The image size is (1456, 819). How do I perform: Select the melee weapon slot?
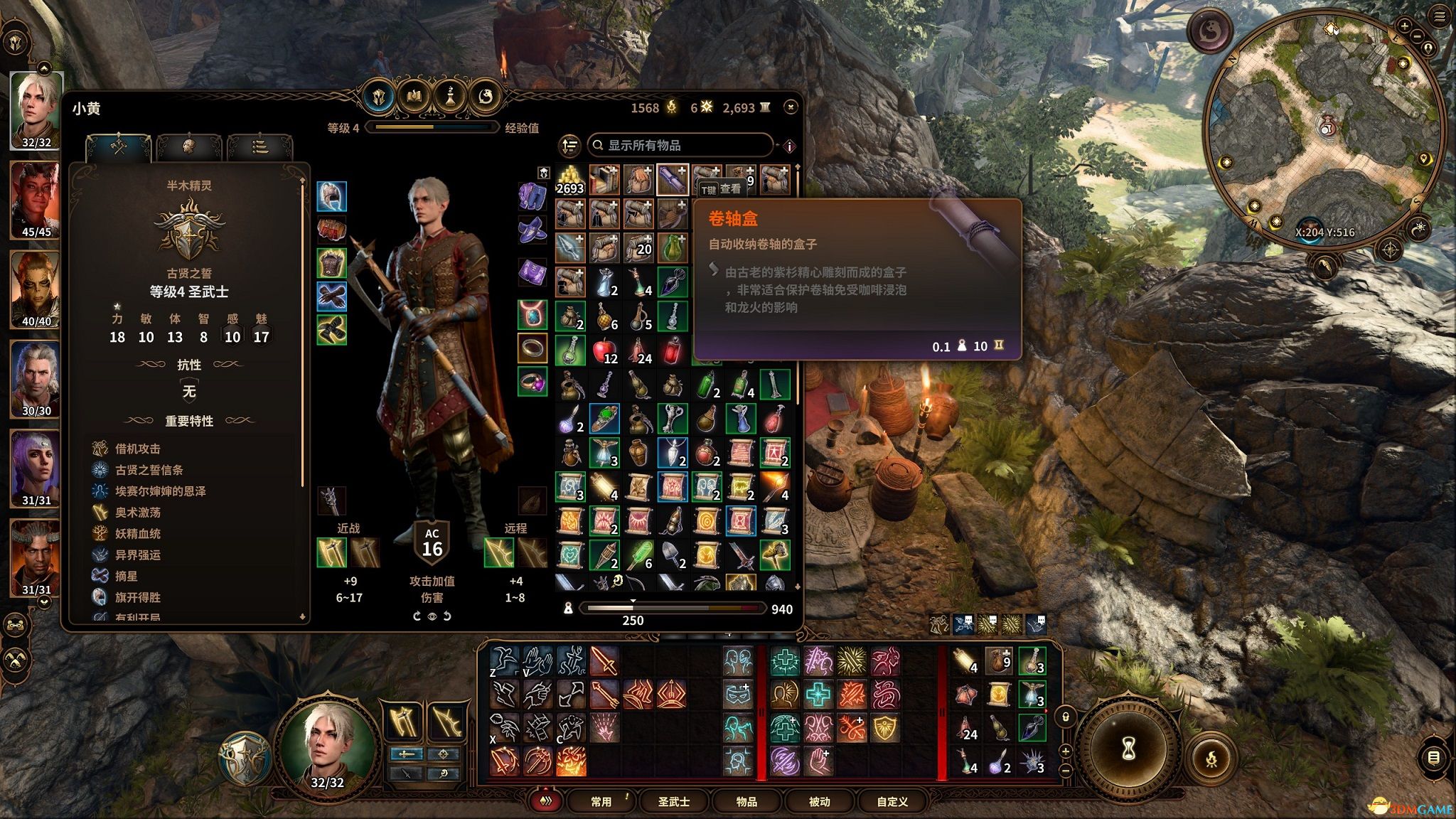[x=331, y=553]
